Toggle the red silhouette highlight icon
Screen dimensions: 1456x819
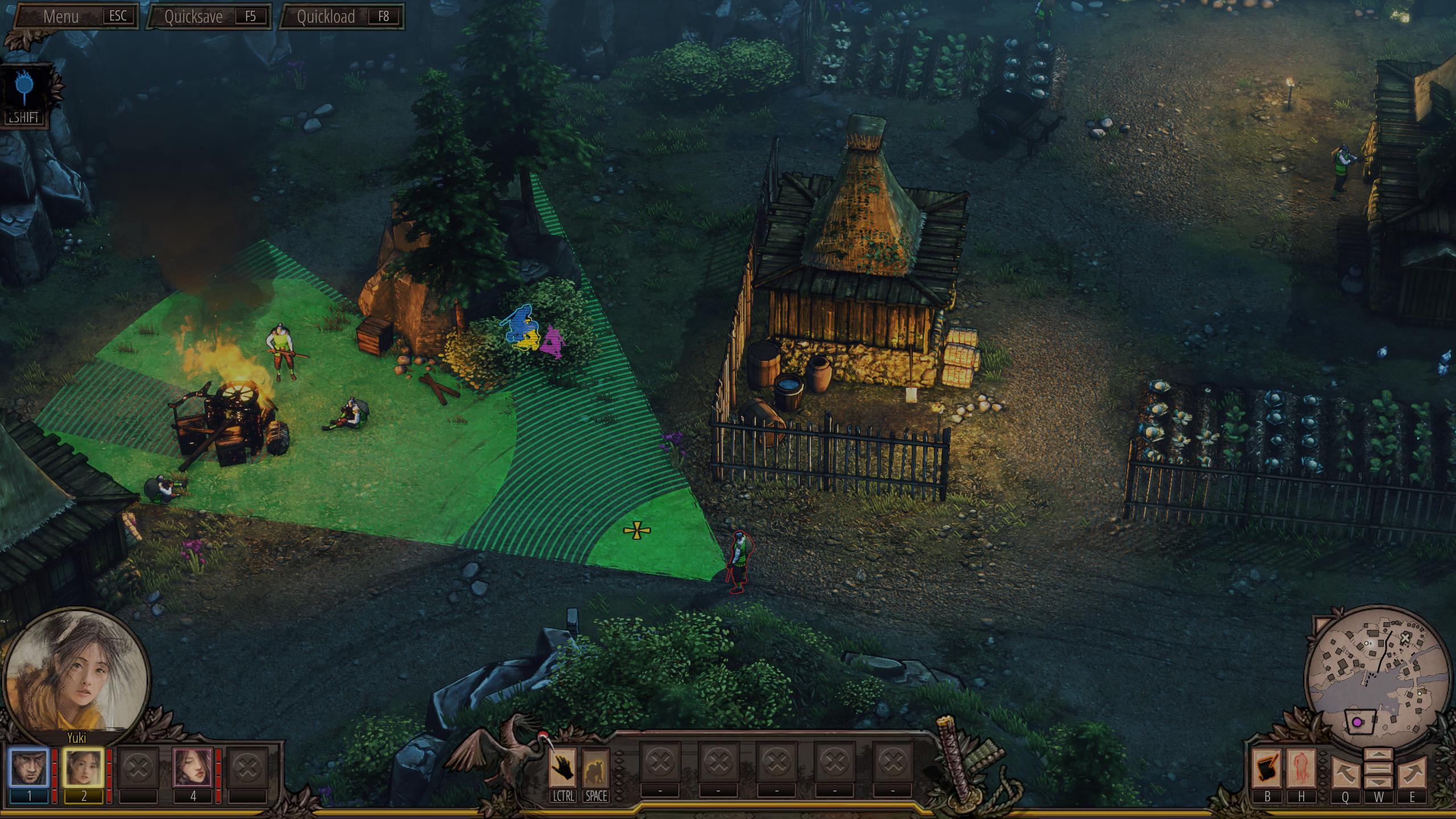point(1301,769)
